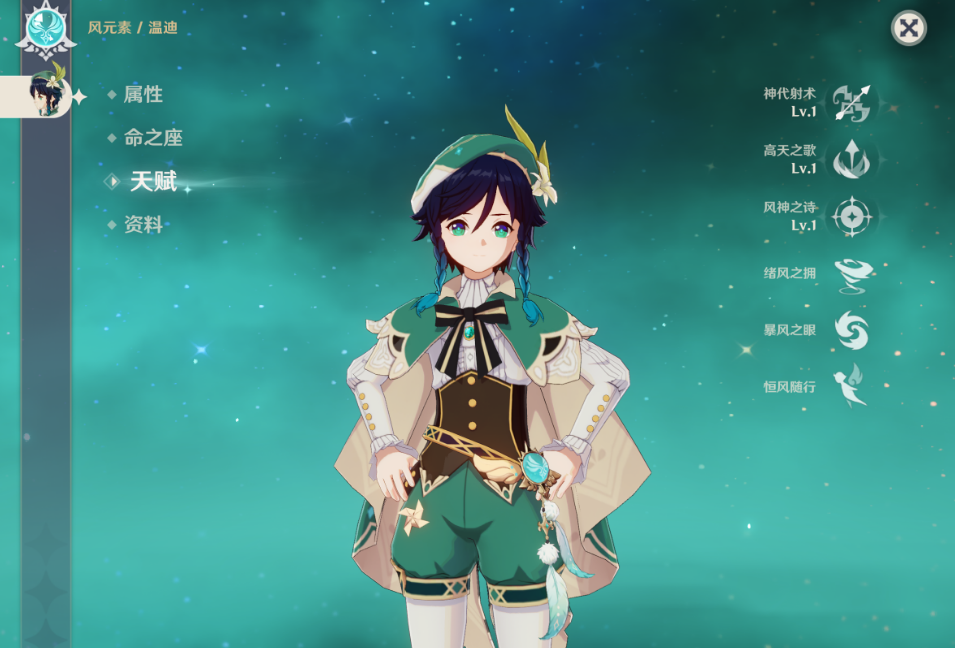Select Venti's portrait in the party sidebar
Viewport: 955px width, 648px height.
(46, 95)
